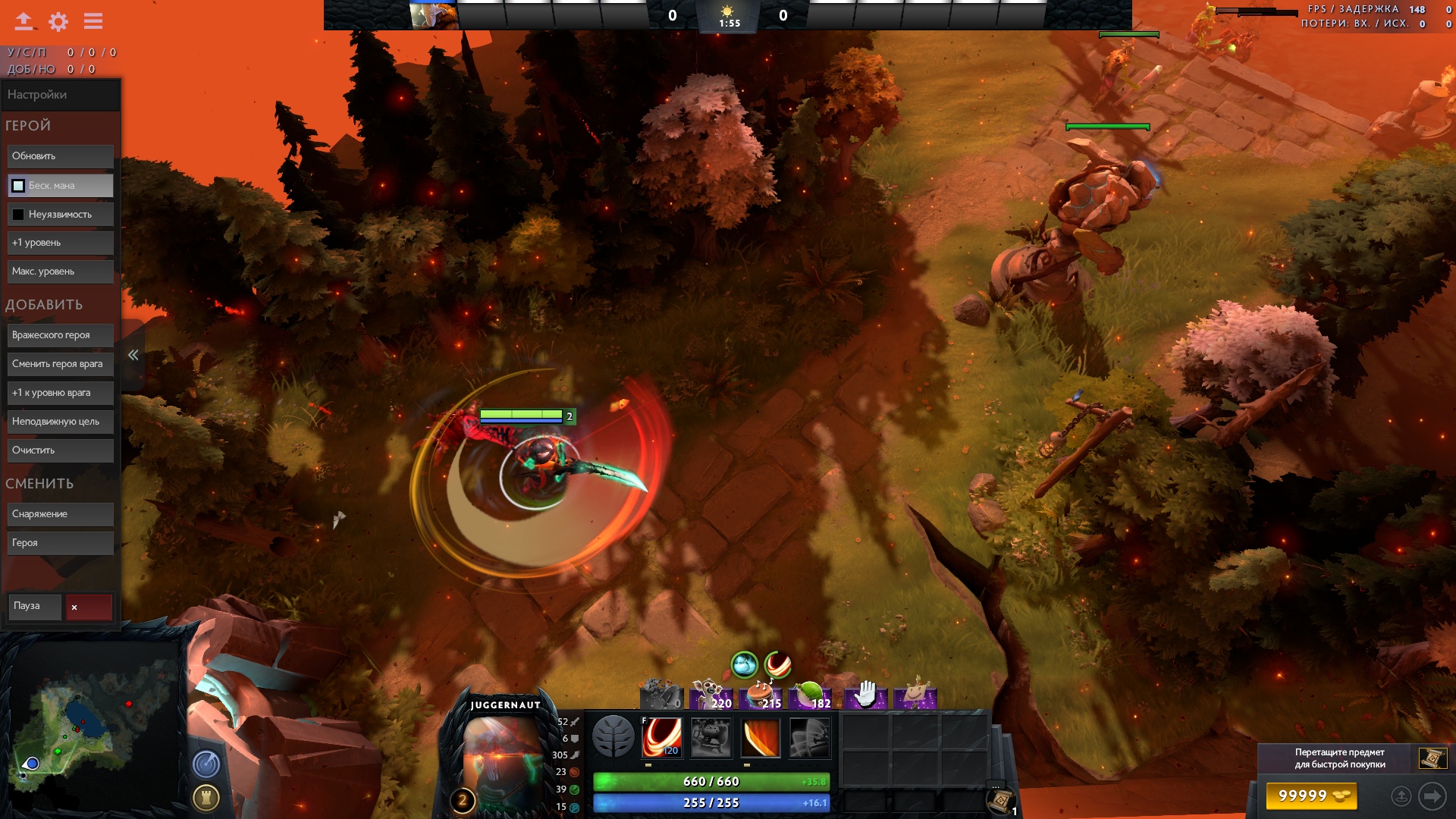Screen dimensions: 1456x819
Task: Spawn a Неподвижную цель dummy
Action: point(61,422)
